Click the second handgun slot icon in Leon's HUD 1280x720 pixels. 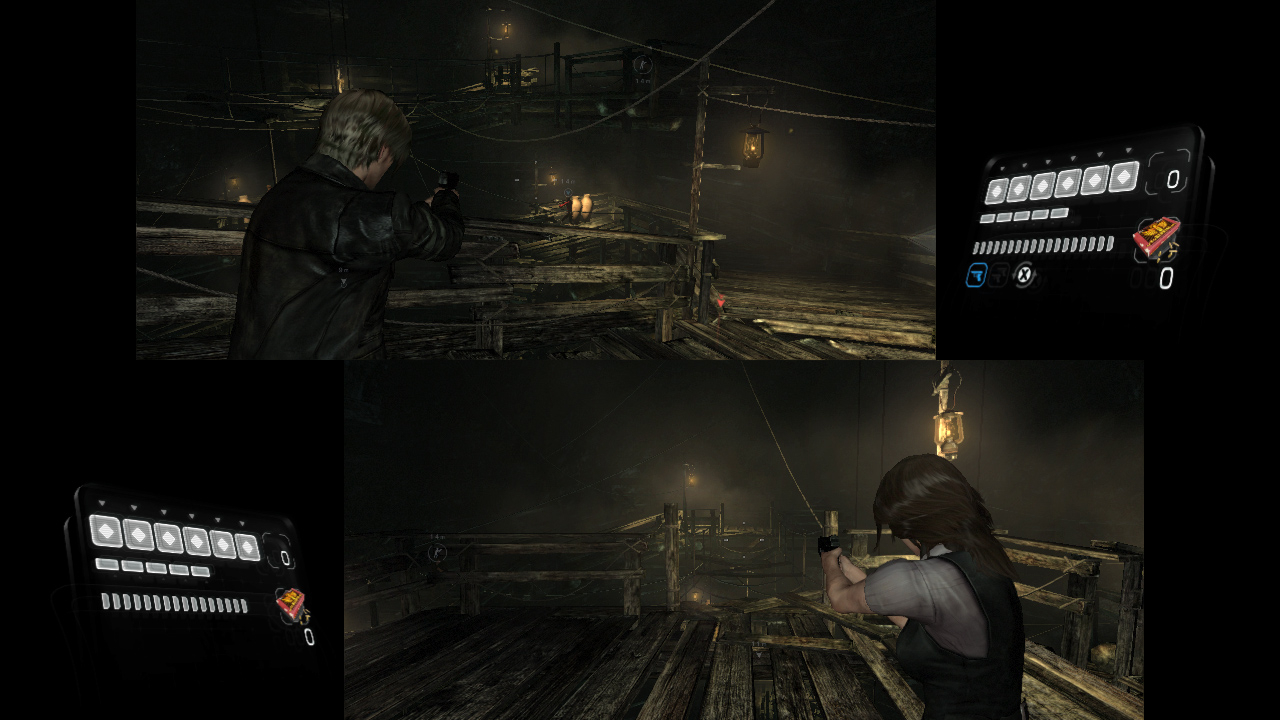(997, 277)
